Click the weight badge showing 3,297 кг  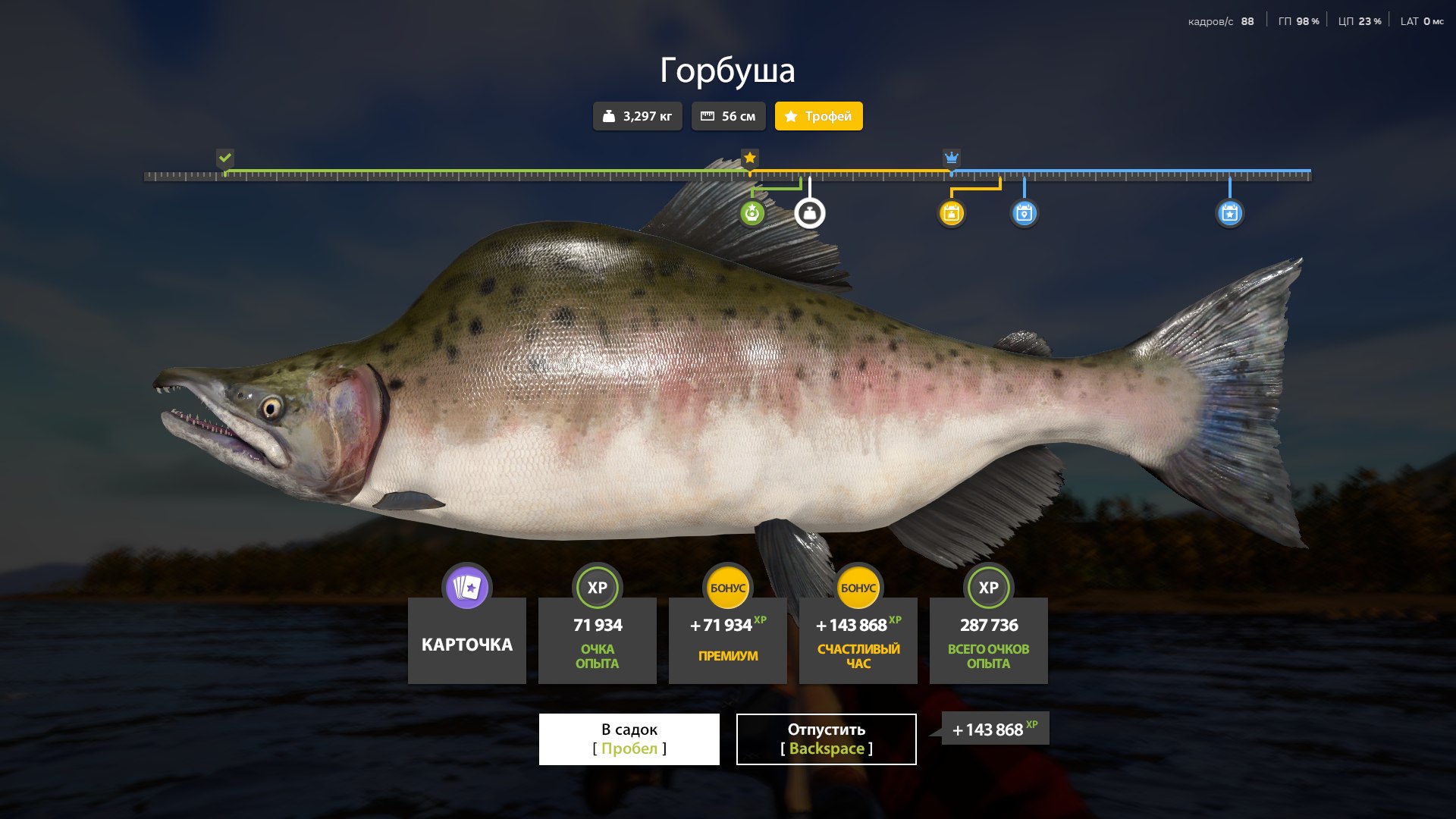(x=637, y=116)
